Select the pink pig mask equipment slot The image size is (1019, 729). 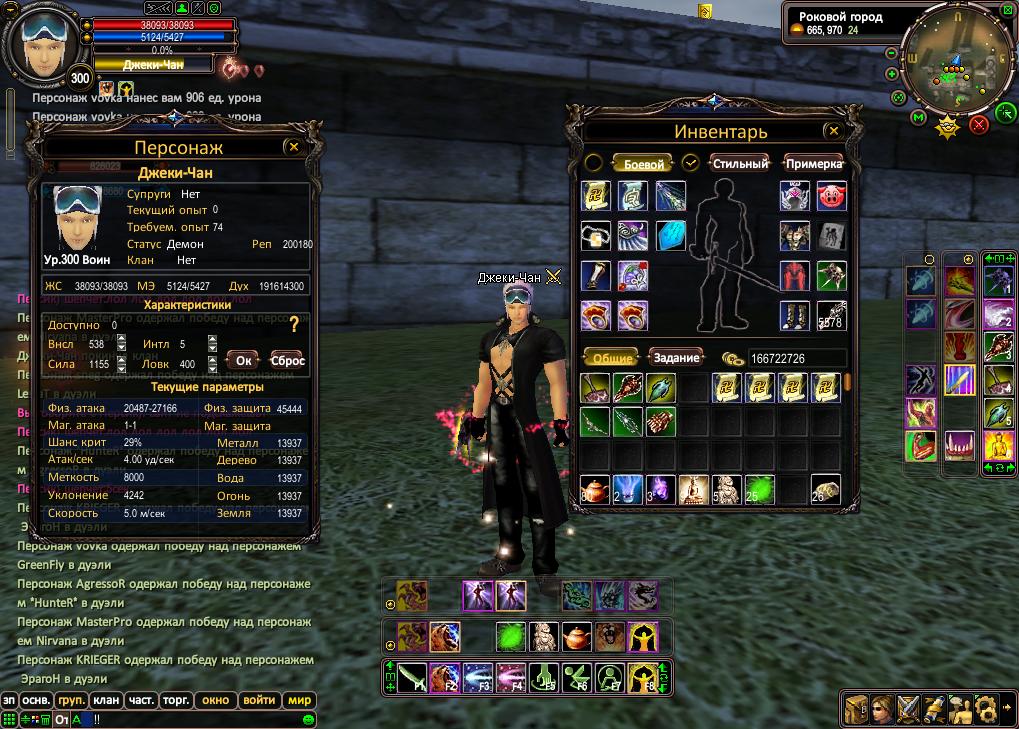tap(831, 196)
